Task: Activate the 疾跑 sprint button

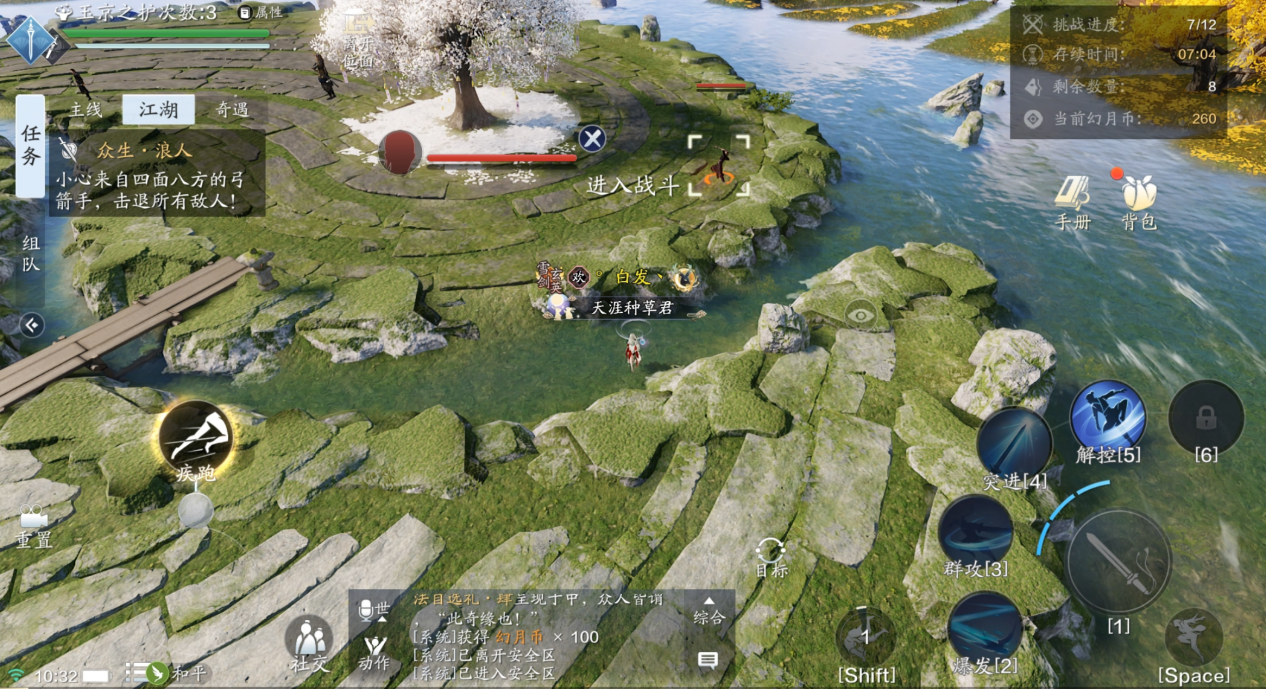Action: pos(195,441)
